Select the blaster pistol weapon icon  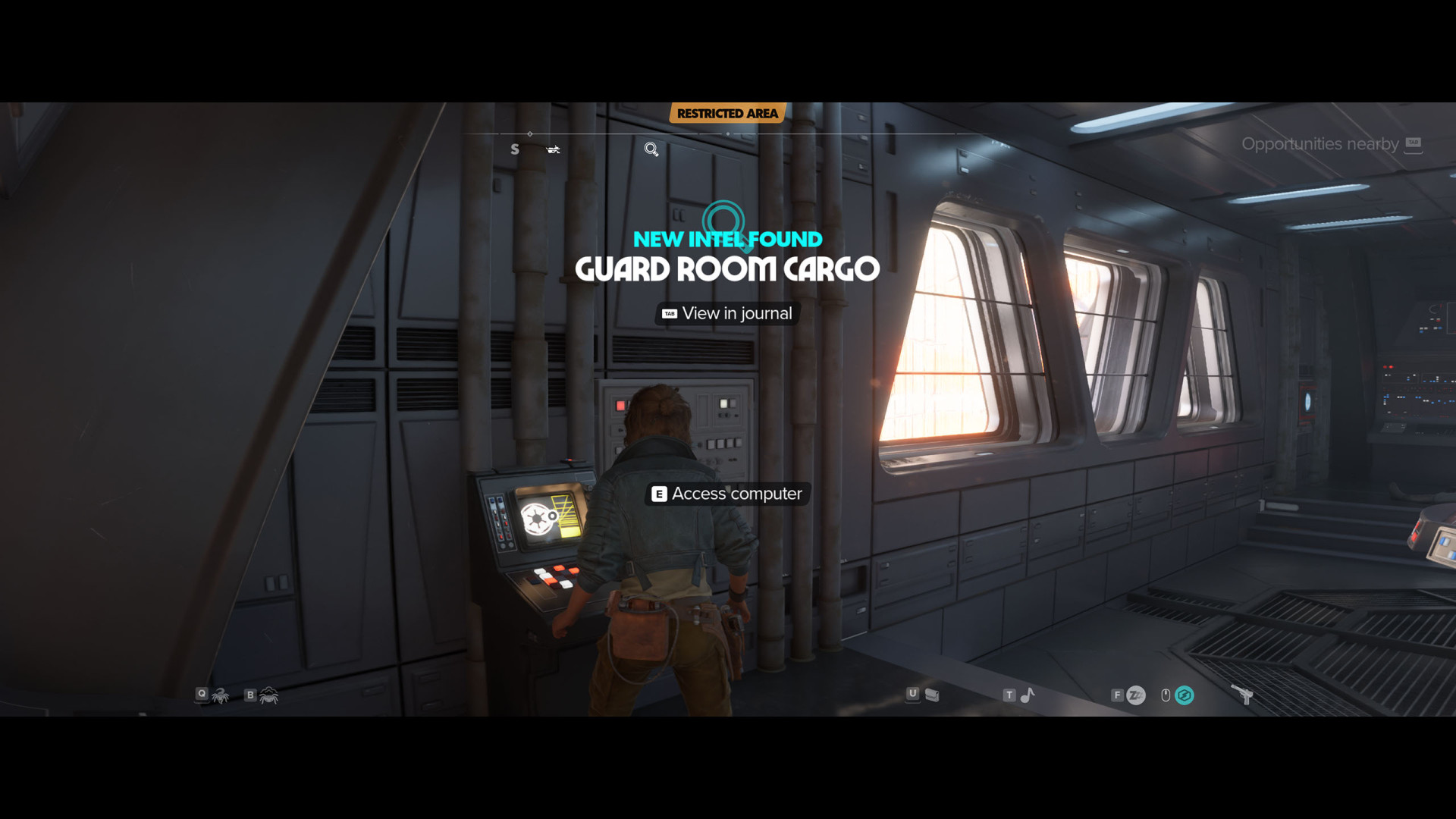click(1242, 694)
